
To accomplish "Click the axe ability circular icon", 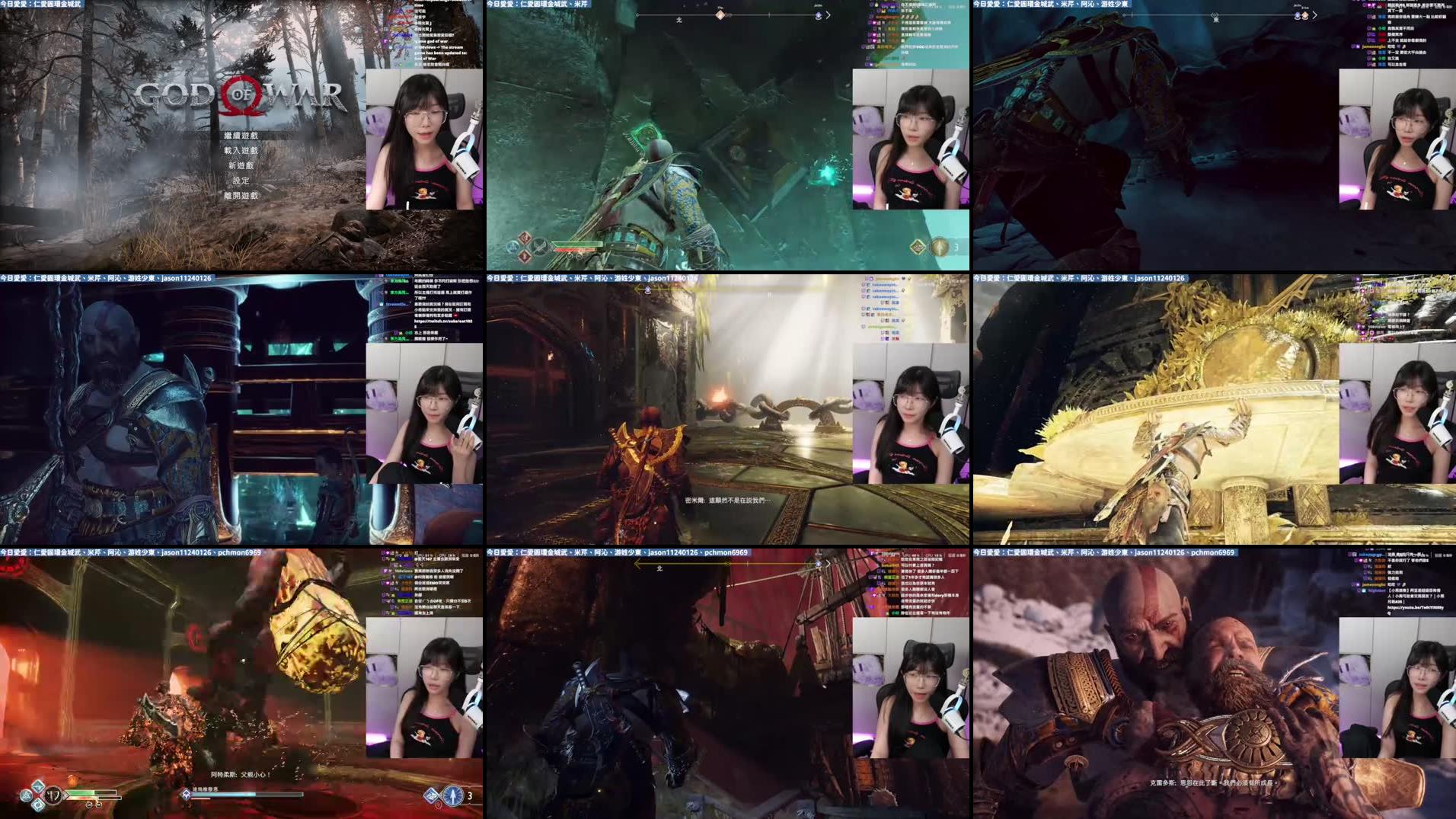I will pyautogui.click(x=540, y=245).
